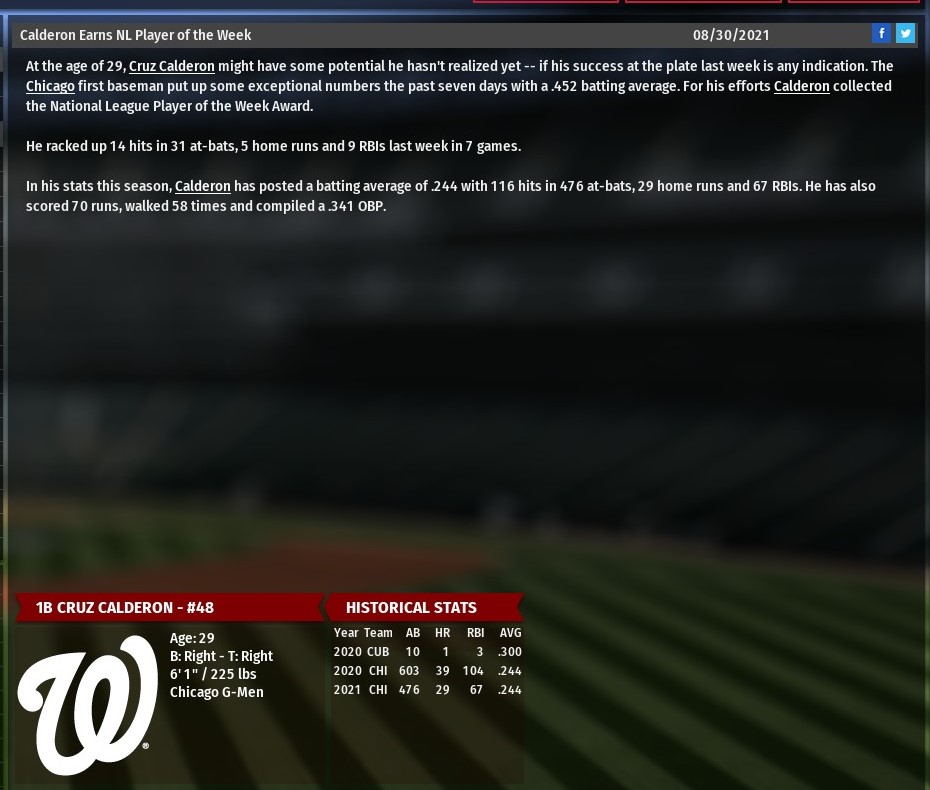Share the article via the Twitter icon
The width and height of the screenshot is (930, 790).
click(905, 34)
